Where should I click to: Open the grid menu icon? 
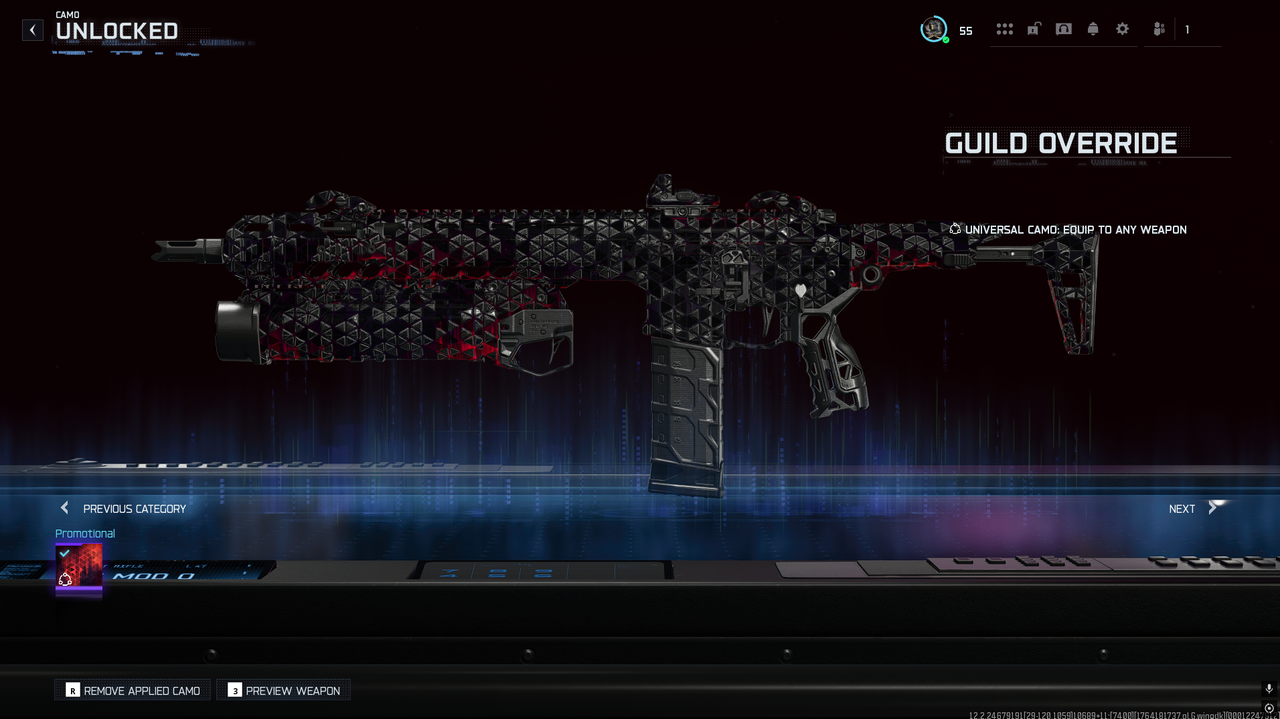point(1004,29)
